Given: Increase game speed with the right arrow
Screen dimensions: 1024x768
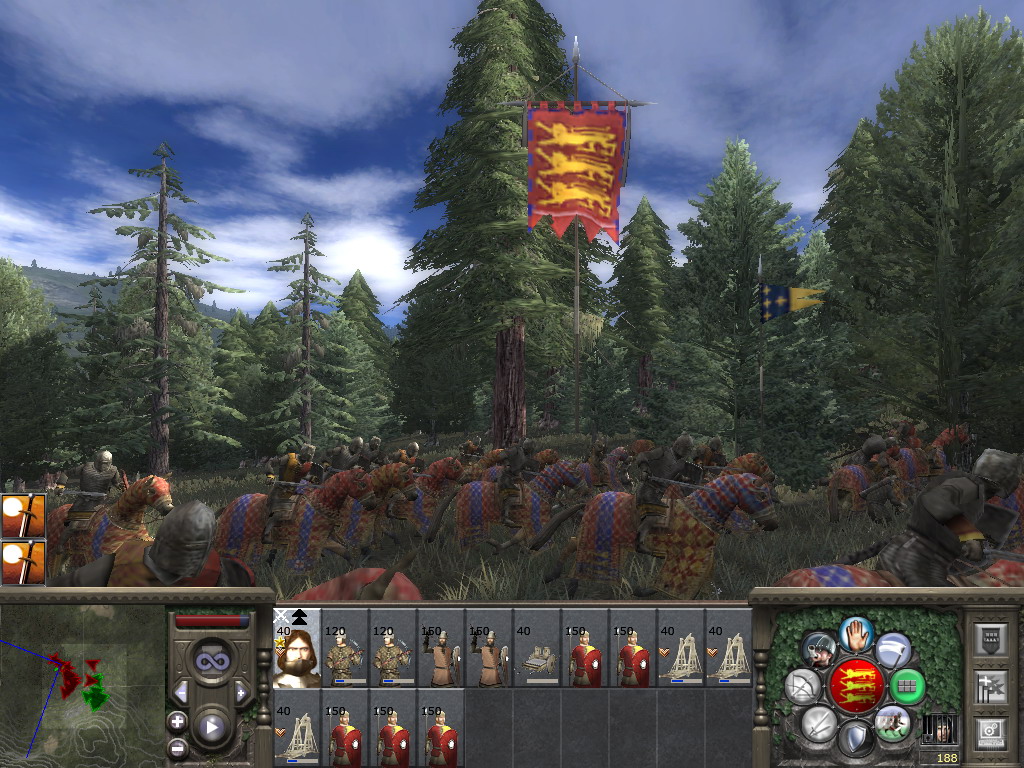Looking at the screenshot, I should pyautogui.click(x=241, y=692).
